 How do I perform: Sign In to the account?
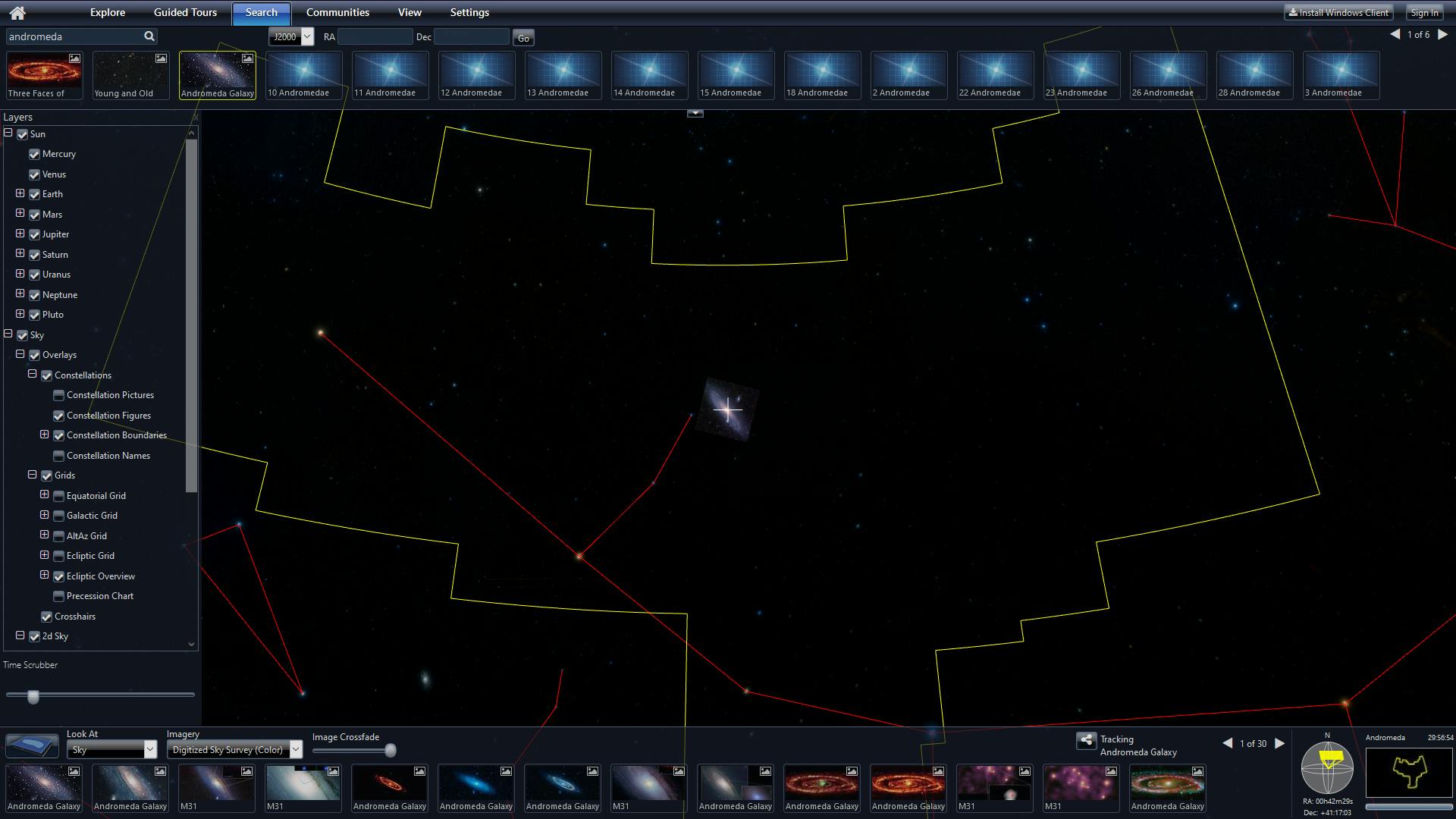1424,13
